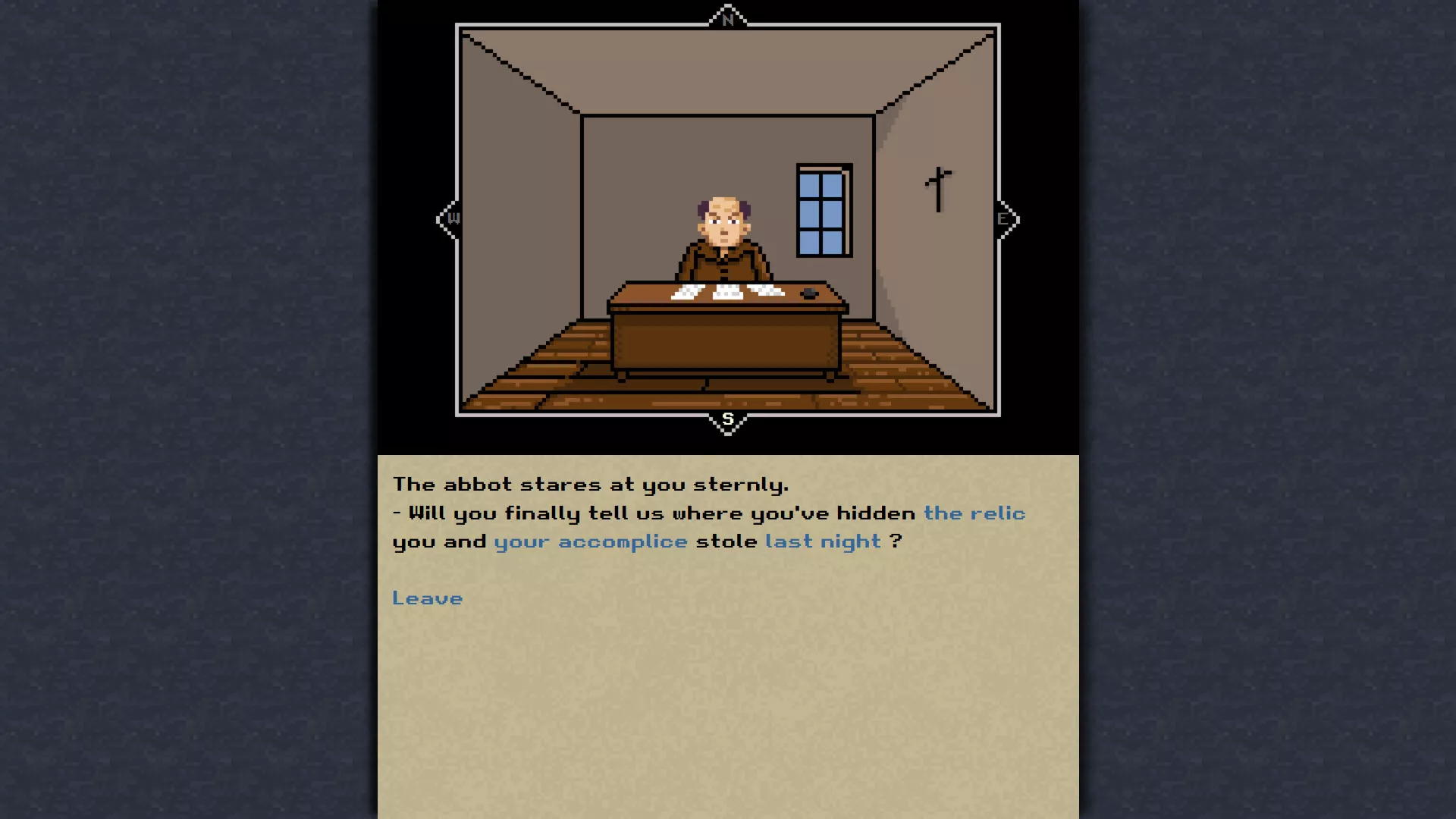
Task: Choose "Leave" to end the conversation
Action: (x=428, y=598)
